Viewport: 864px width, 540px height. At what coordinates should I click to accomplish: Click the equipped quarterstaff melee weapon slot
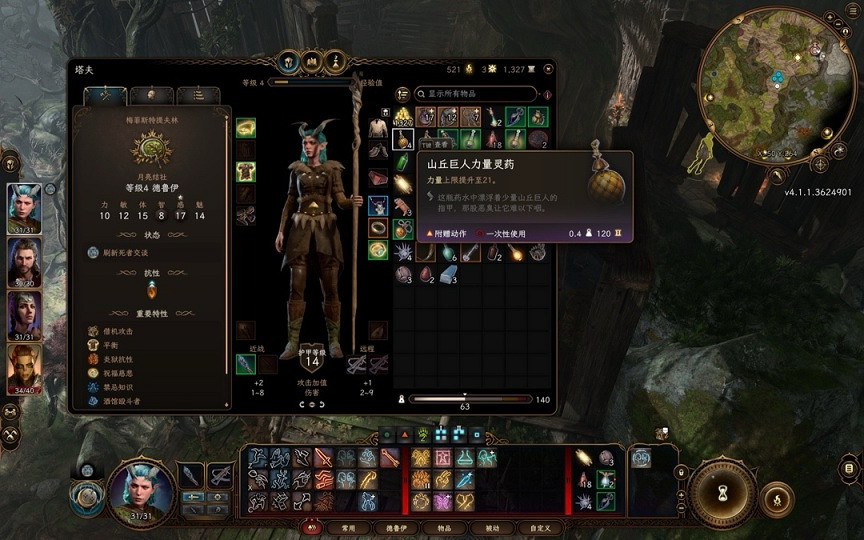click(246, 364)
